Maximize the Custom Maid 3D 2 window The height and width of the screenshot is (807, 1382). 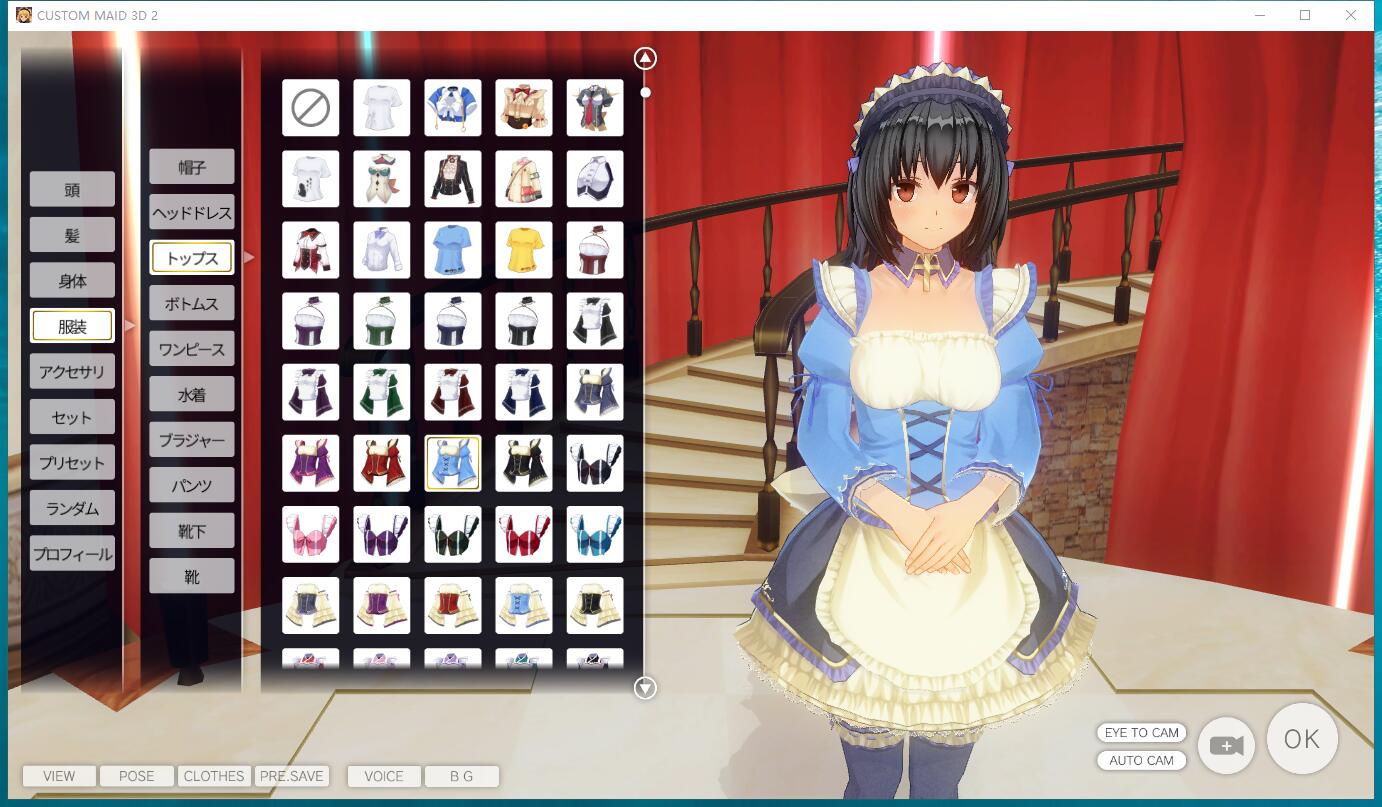(1305, 15)
